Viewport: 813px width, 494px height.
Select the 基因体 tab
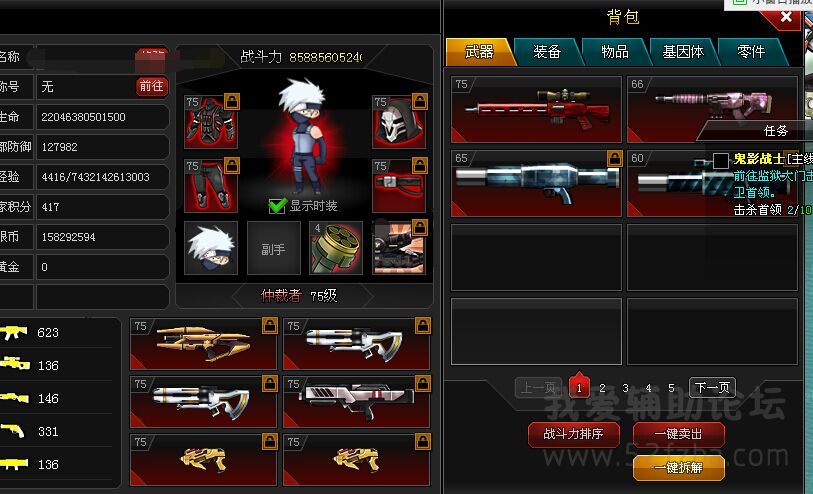pyautogui.click(x=683, y=51)
